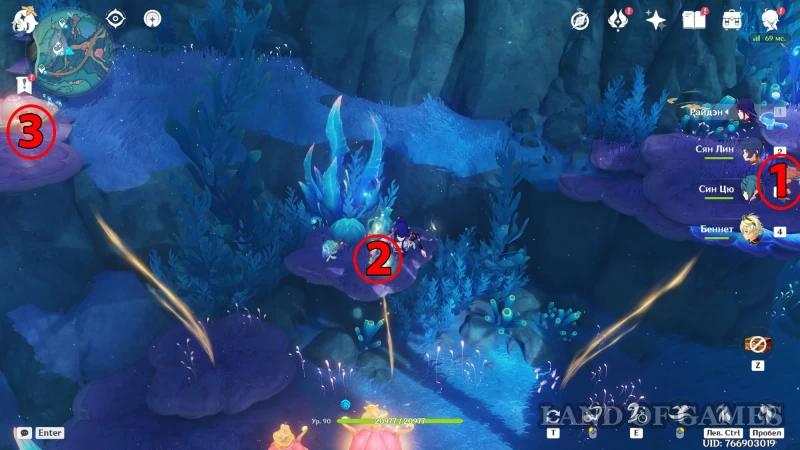Screen dimensions: 800x450
Task: Open the inventory backpack icon
Action: pos(732,19)
